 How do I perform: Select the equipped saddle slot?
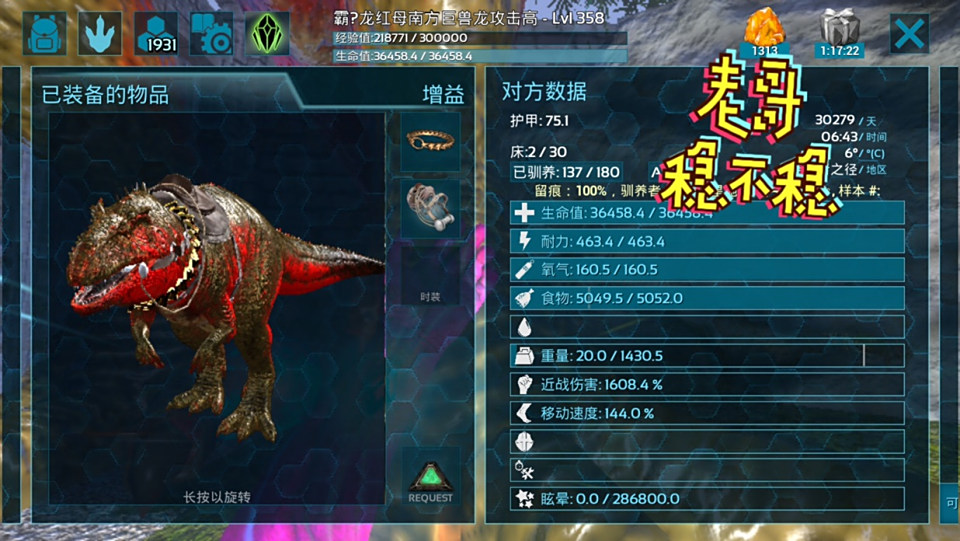coord(430,208)
